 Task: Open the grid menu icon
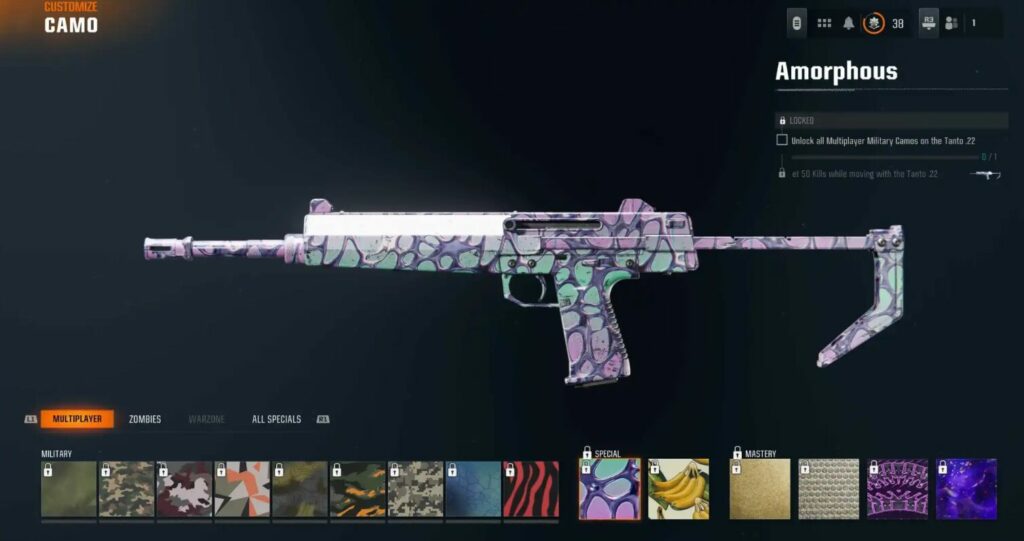pos(824,23)
